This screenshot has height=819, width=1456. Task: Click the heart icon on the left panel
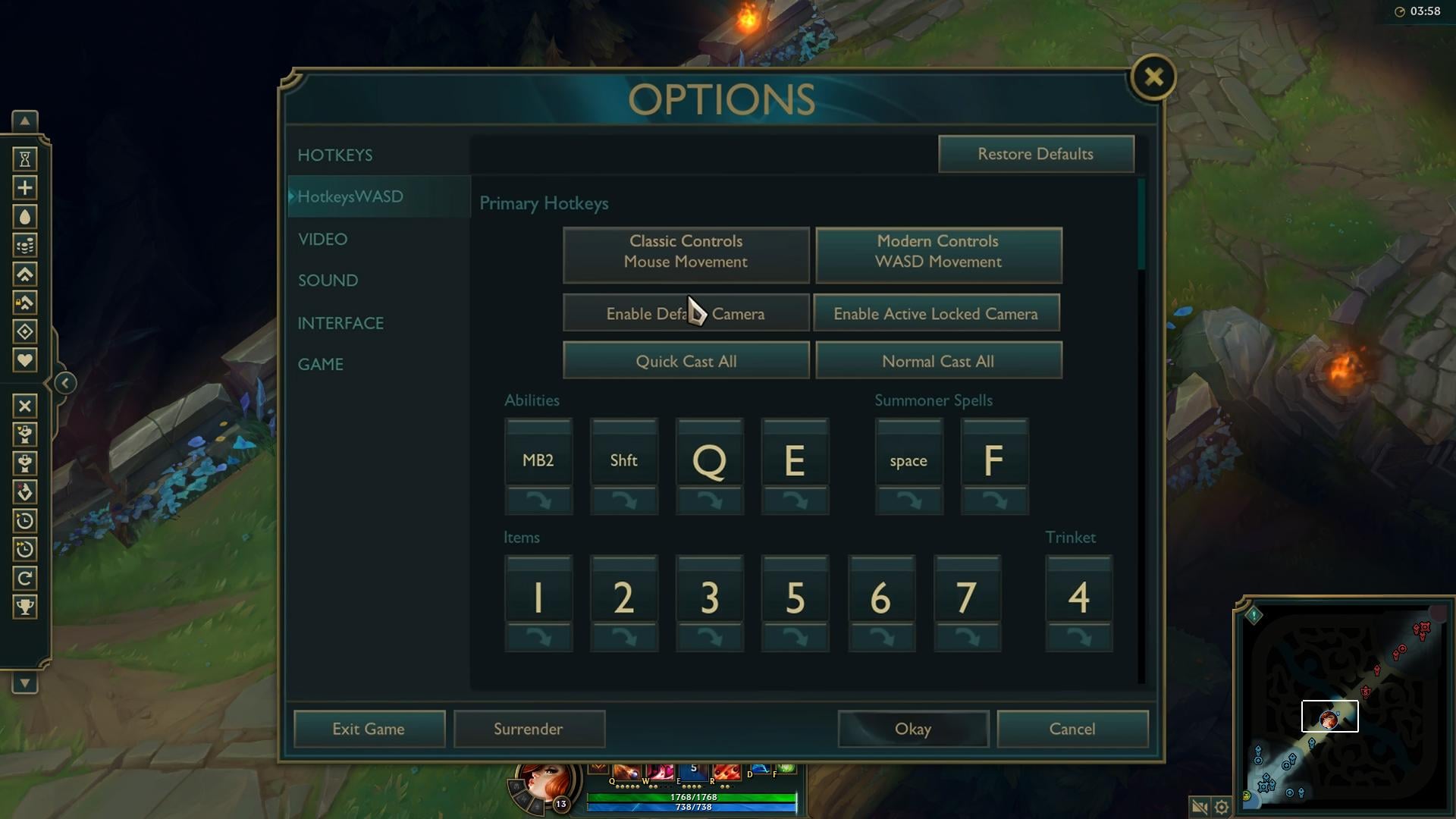(25, 360)
